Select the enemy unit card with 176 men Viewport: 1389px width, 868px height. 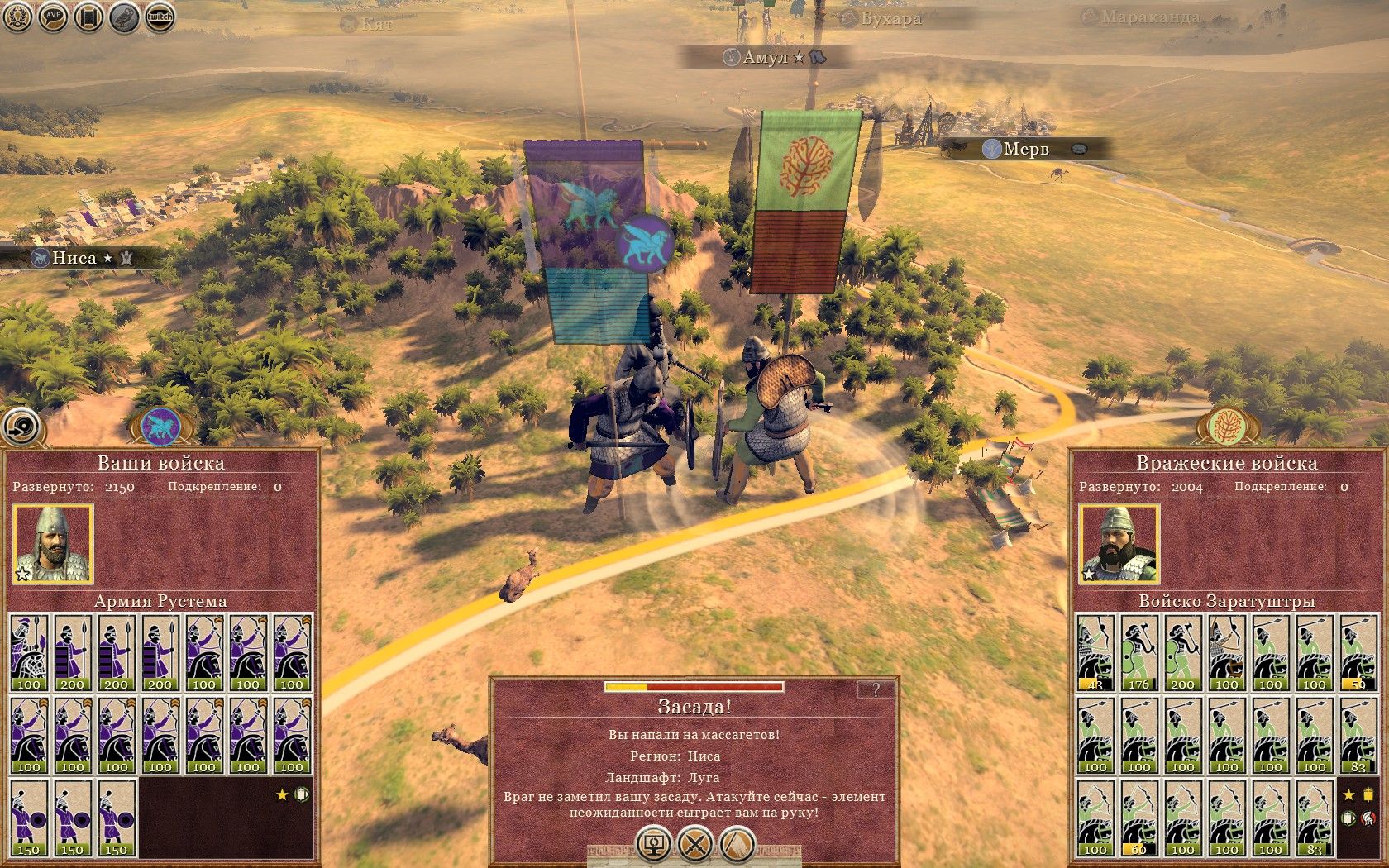(1138, 653)
